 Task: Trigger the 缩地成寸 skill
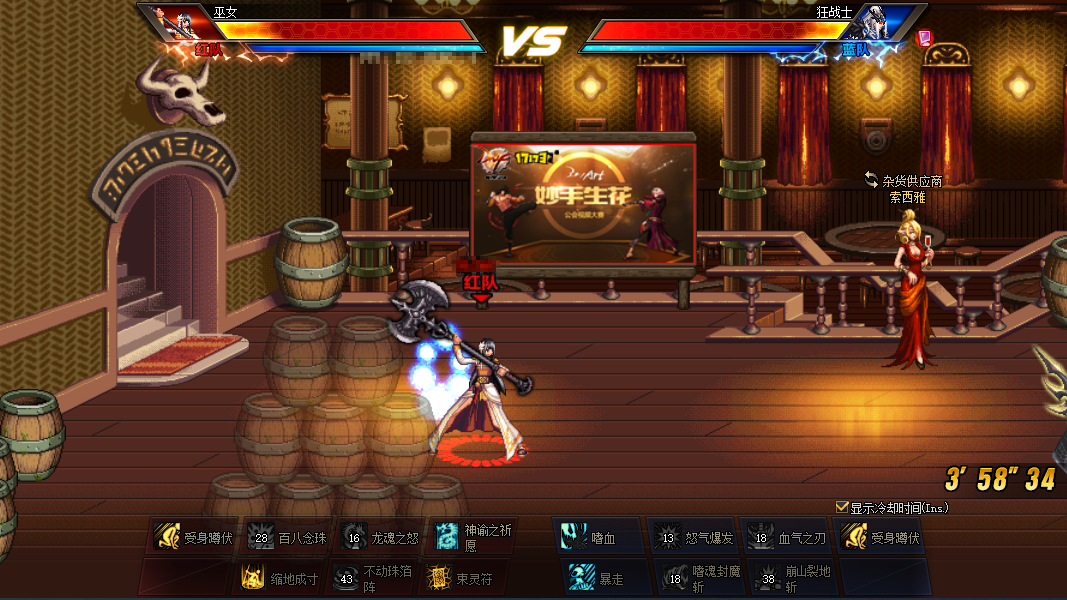tap(253, 578)
